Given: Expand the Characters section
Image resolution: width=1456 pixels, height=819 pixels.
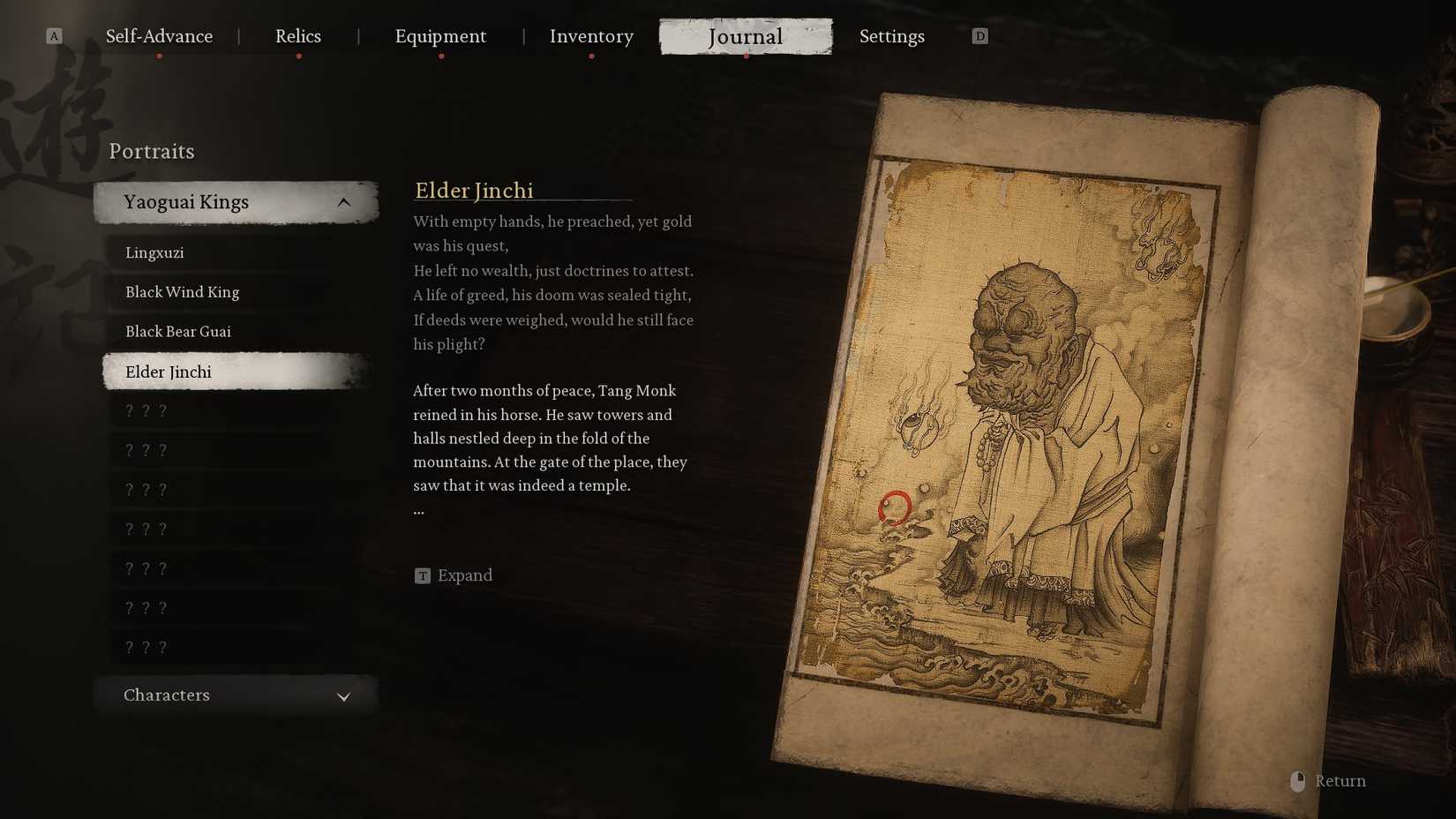Looking at the screenshot, I should coord(234,695).
